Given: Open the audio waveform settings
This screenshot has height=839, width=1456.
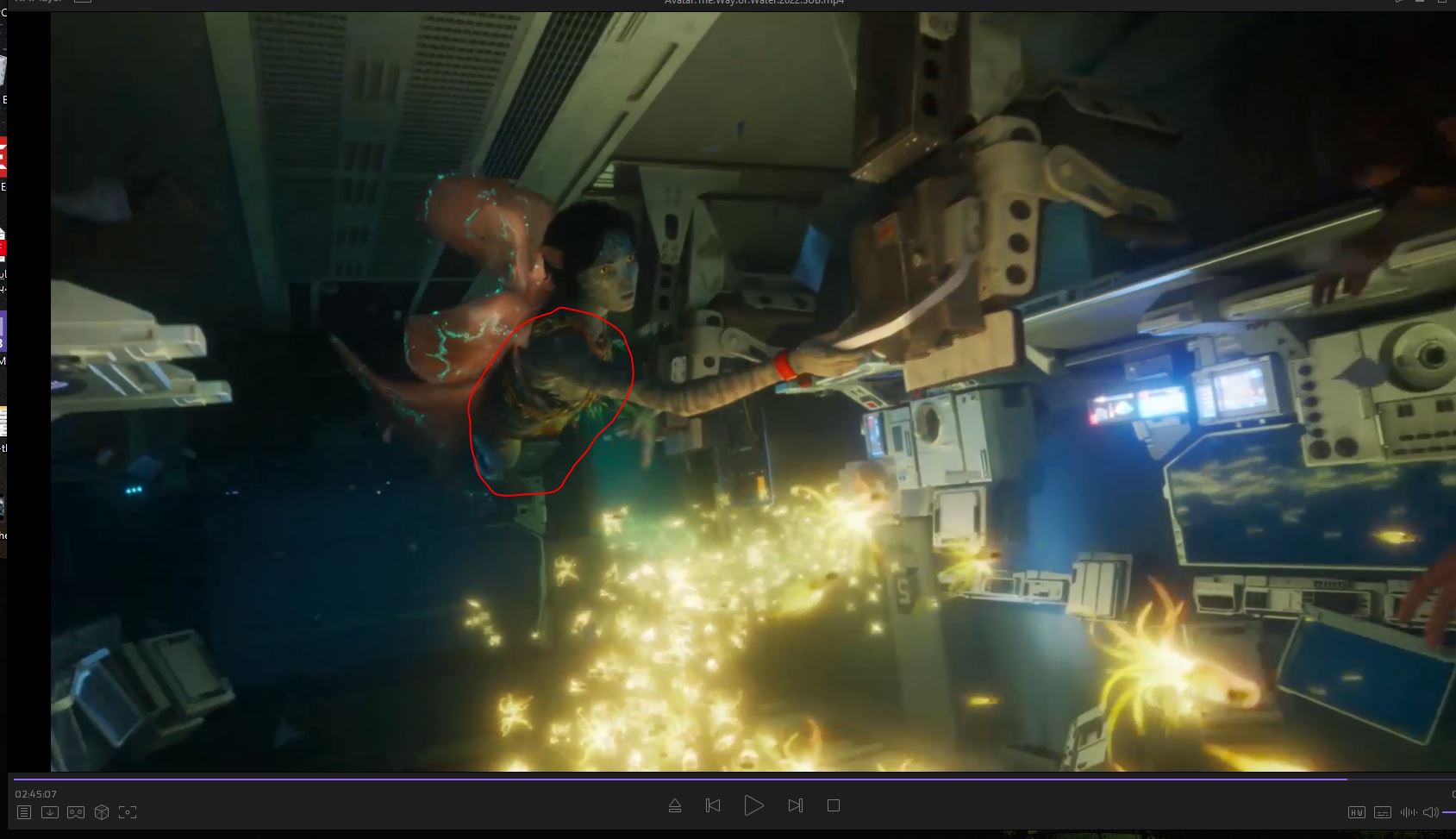Looking at the screenshot, I should (x=1409, y=812).
